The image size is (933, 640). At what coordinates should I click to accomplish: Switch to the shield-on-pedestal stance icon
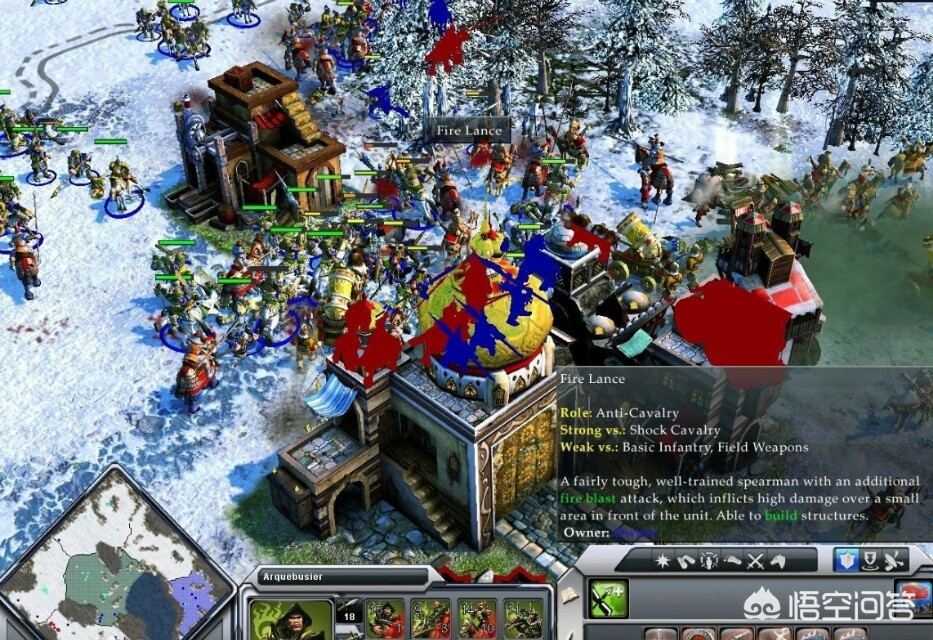click(x=870, y=560)
